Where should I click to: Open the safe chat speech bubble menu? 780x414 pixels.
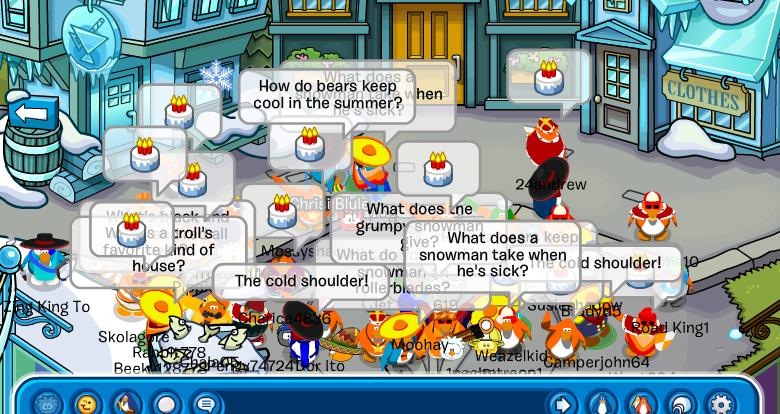point(206,403)
